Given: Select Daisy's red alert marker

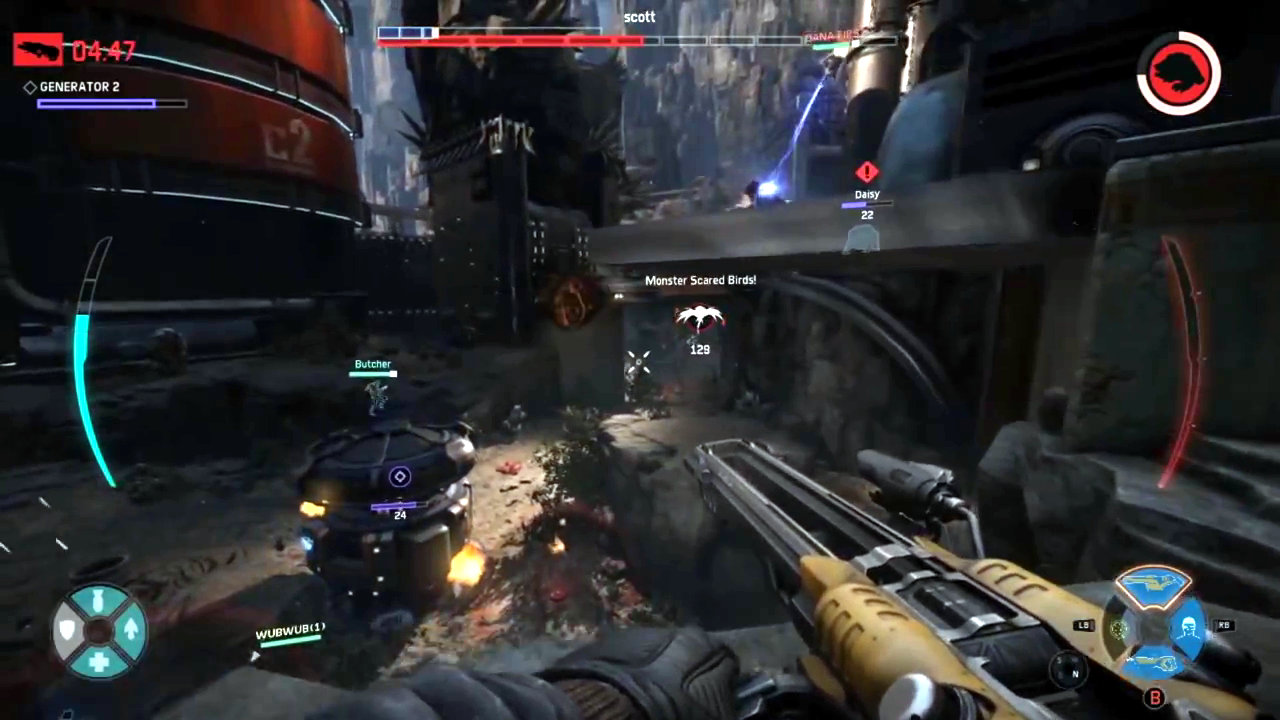Looking at the screenshot, I should coord(866,171).
